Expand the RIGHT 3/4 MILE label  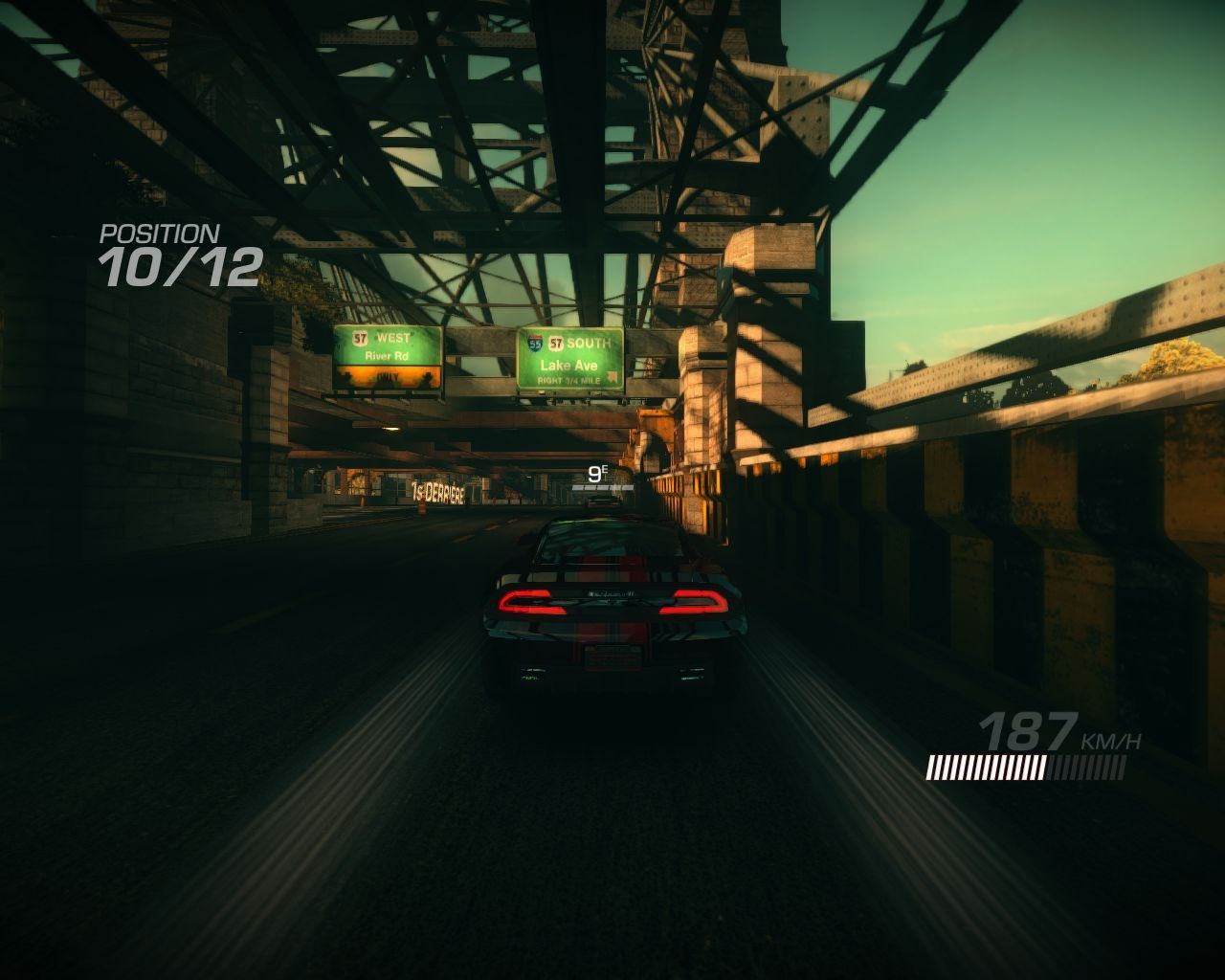click(x=570, y=380)
